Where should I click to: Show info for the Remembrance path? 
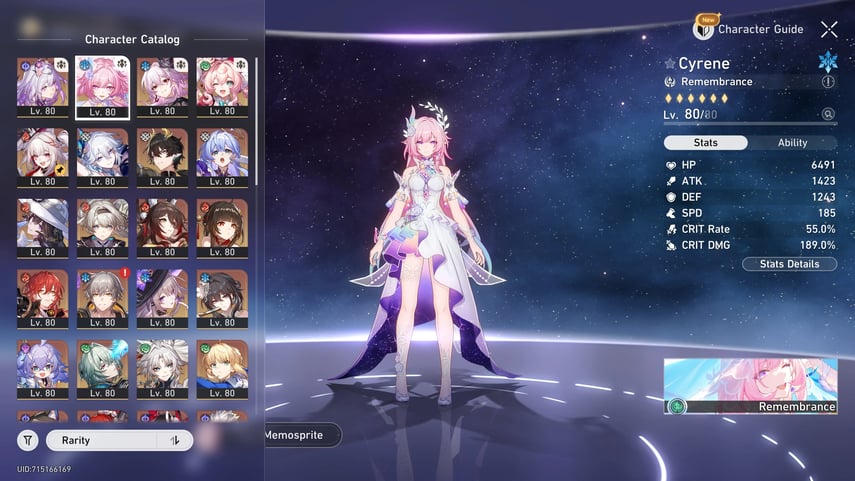point(828,82)
